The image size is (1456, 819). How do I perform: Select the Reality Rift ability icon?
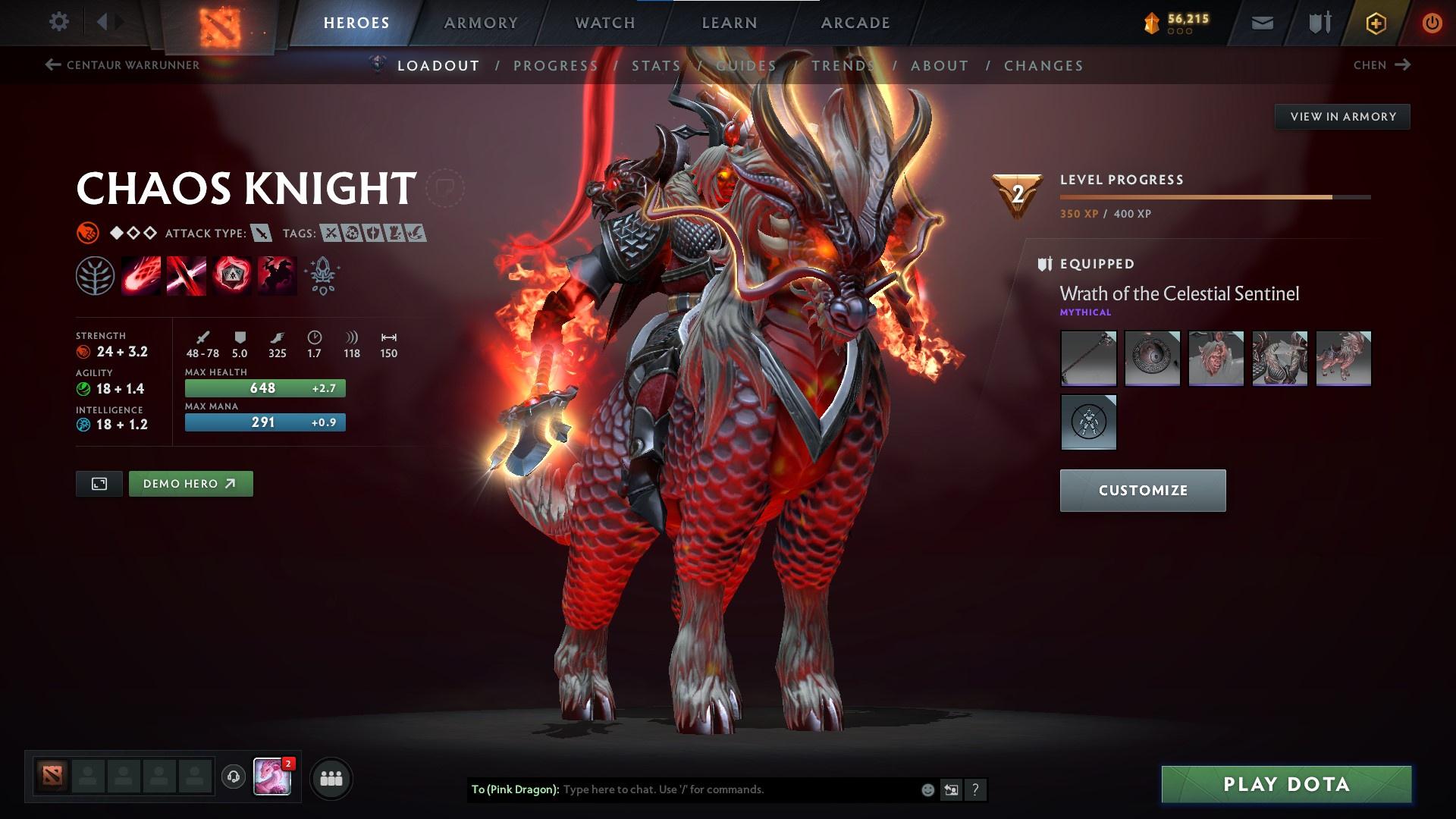pyautogui.click(x=186, y=275)
